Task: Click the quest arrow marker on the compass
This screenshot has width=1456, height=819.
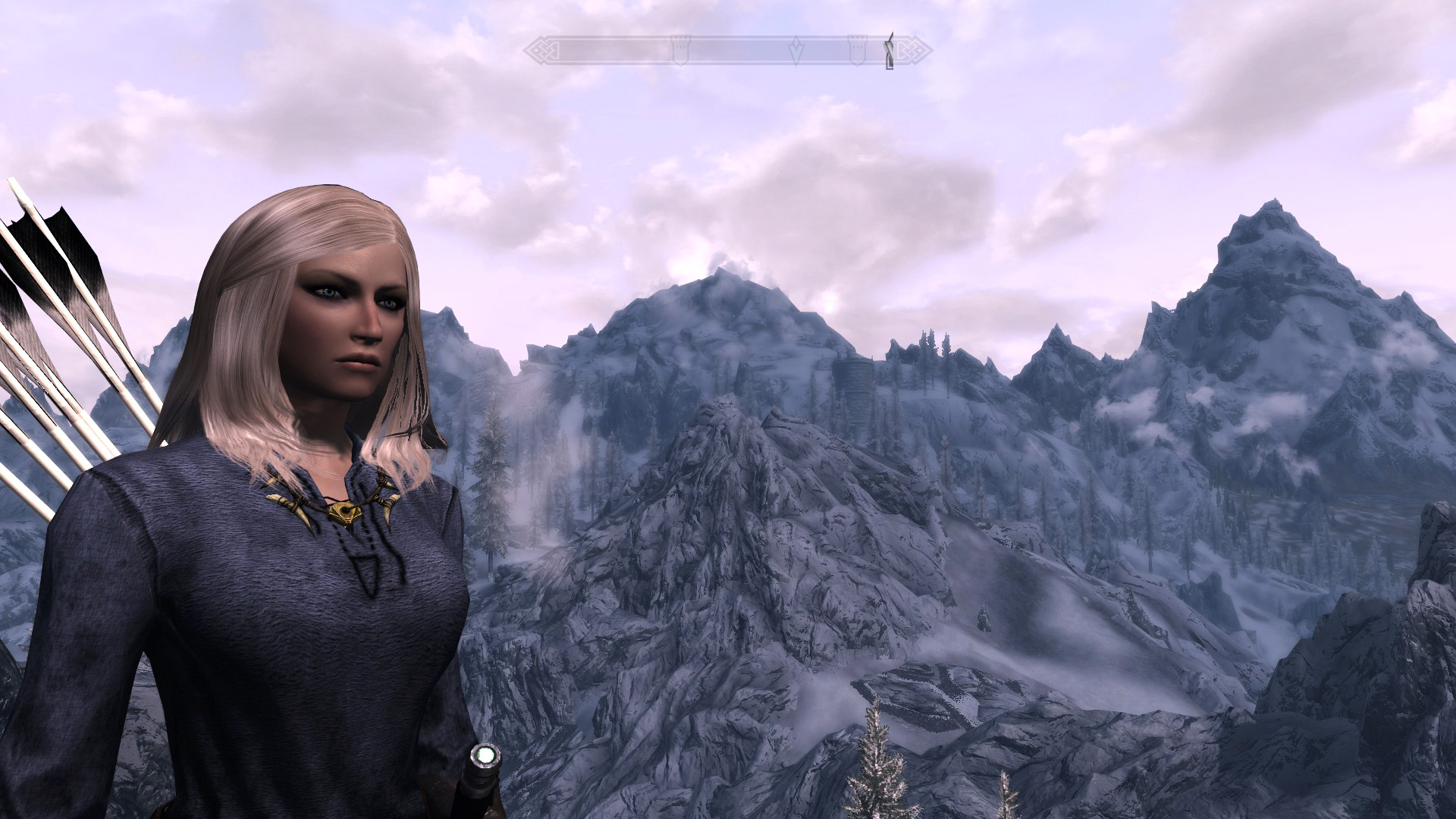Action: 797,51
